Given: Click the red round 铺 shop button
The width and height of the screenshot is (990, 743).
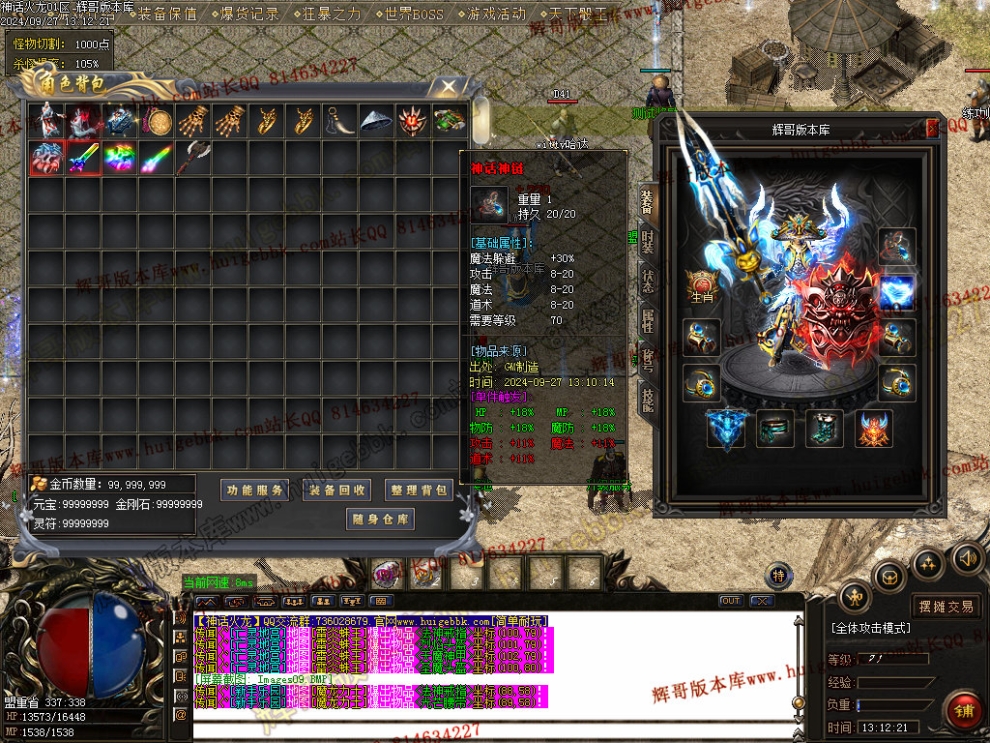Looking at the screenshot, I should click(964, 710).
